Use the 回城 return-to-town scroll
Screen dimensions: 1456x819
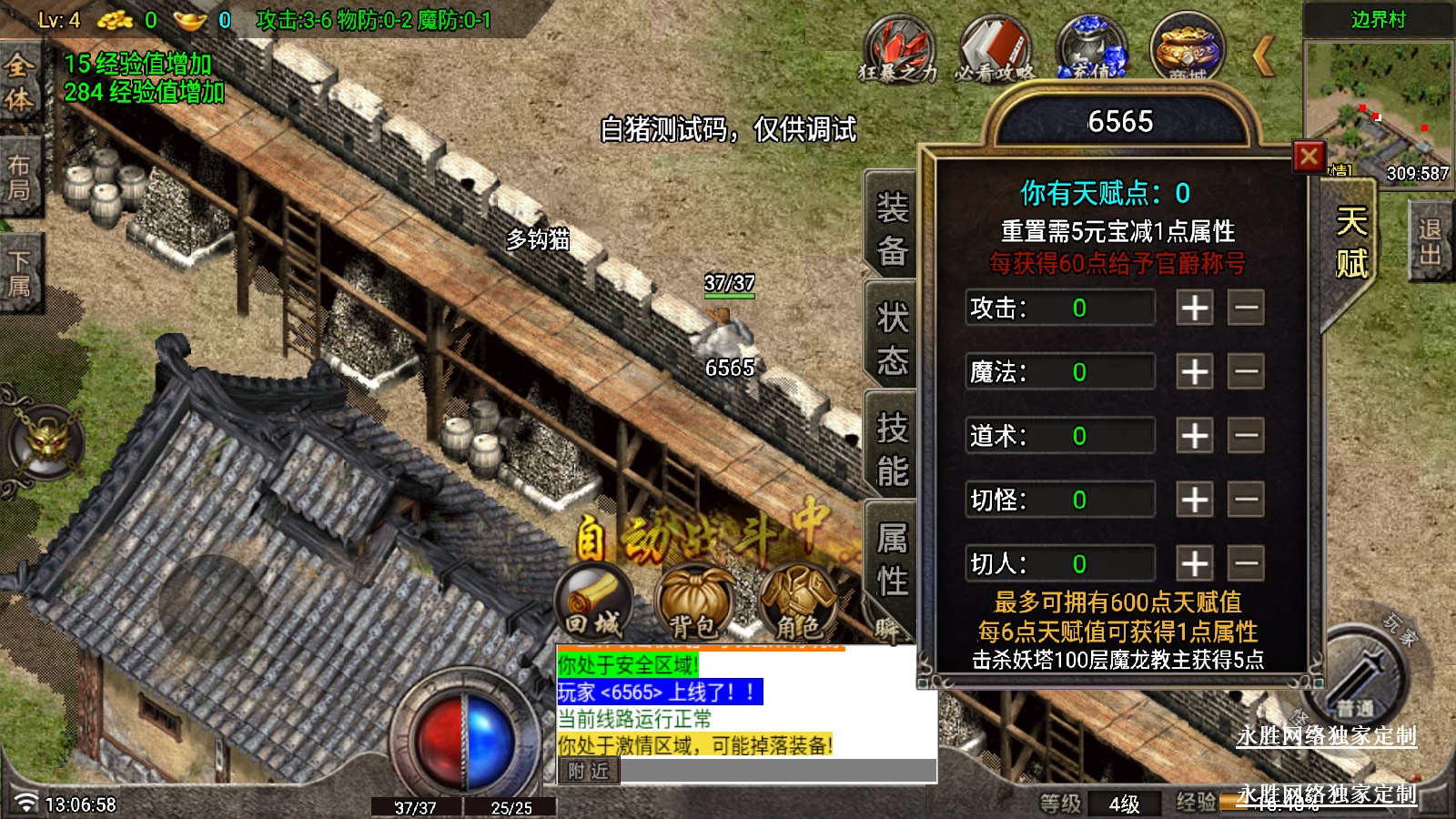(594, 601)
